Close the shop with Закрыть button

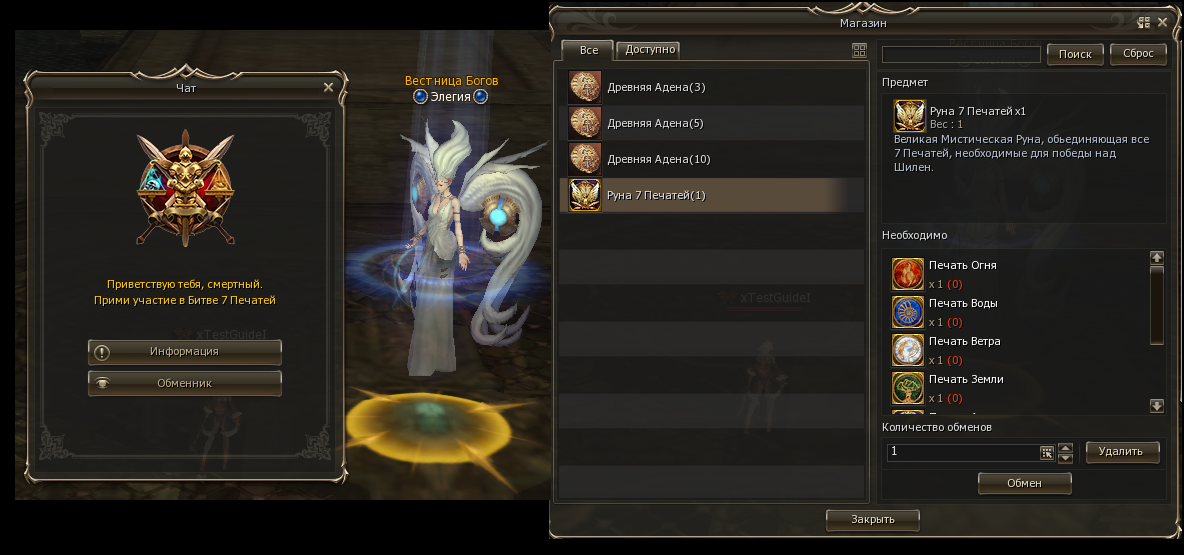(872, 519)
